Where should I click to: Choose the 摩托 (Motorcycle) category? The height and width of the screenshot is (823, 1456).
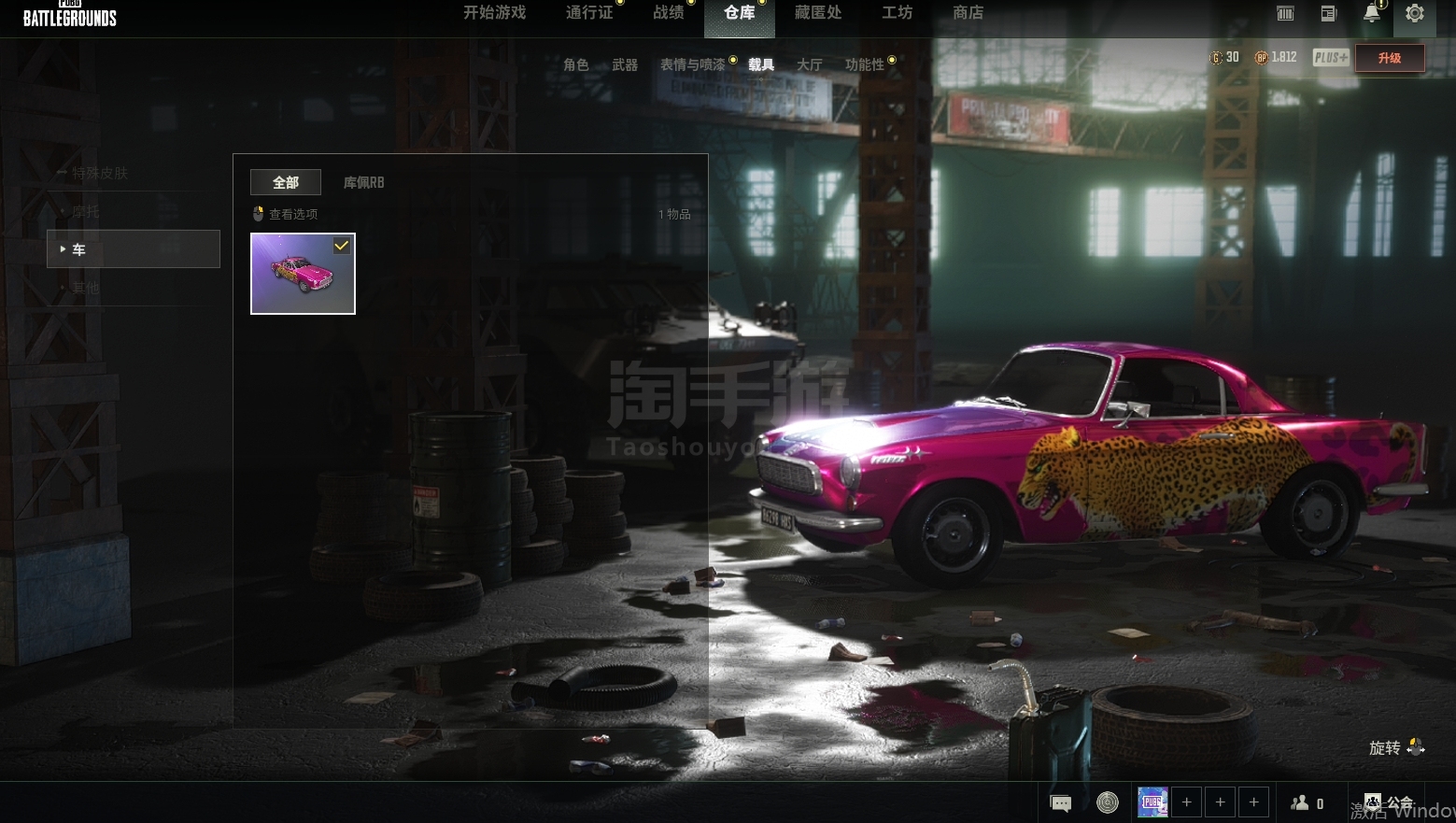coord(86,211)
